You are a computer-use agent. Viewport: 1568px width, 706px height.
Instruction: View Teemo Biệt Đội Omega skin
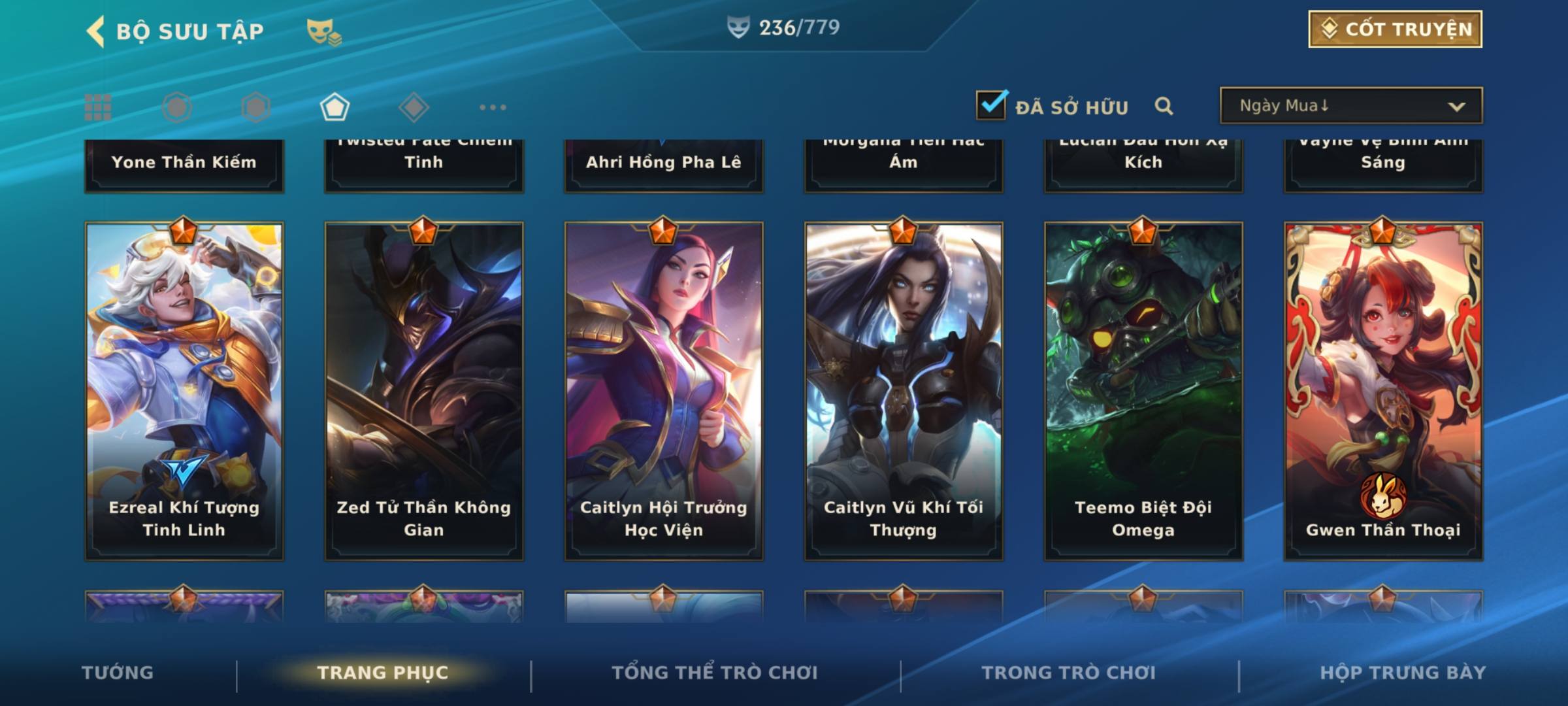coord(1143,391)
